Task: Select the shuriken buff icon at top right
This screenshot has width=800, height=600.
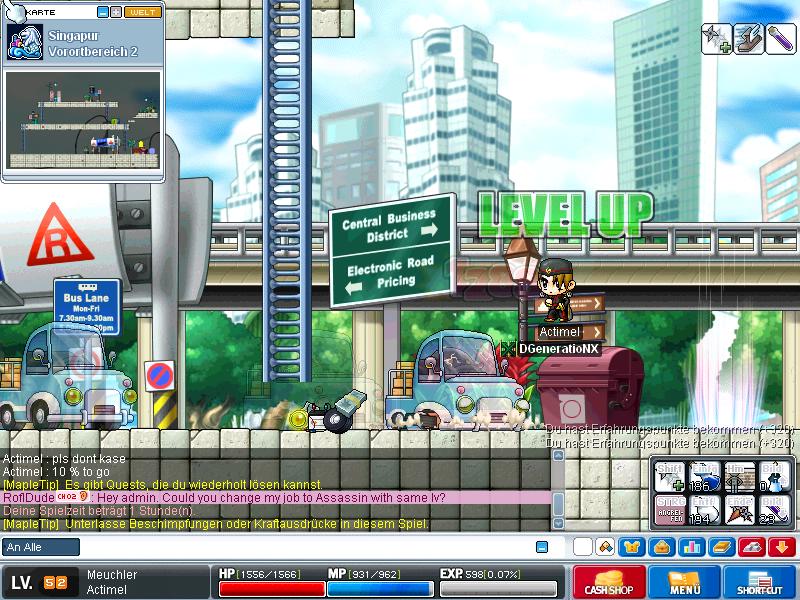Action: [x=717, y=39]
